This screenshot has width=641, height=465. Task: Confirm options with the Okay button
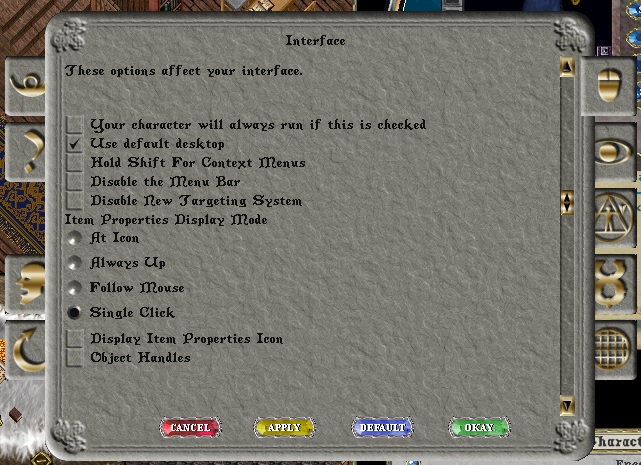pyautogui.click(x=478, y=428)
